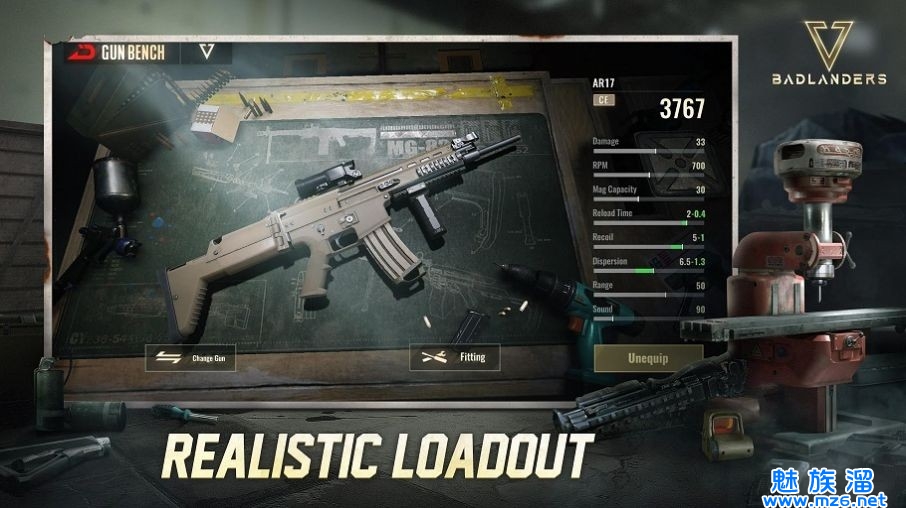Open the Fitting menu
This screenshot has width=906, height=508.
click(454, 357)
